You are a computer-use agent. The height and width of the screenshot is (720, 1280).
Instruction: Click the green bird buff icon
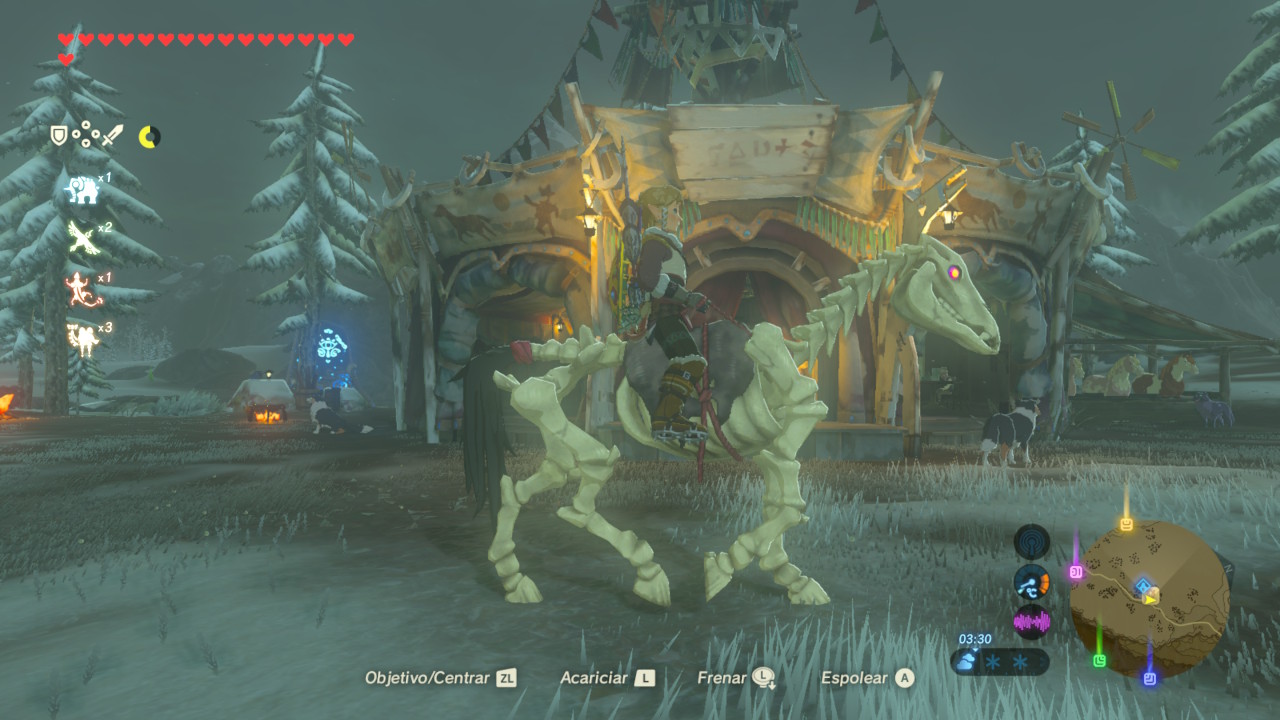(x=82, y=238)
